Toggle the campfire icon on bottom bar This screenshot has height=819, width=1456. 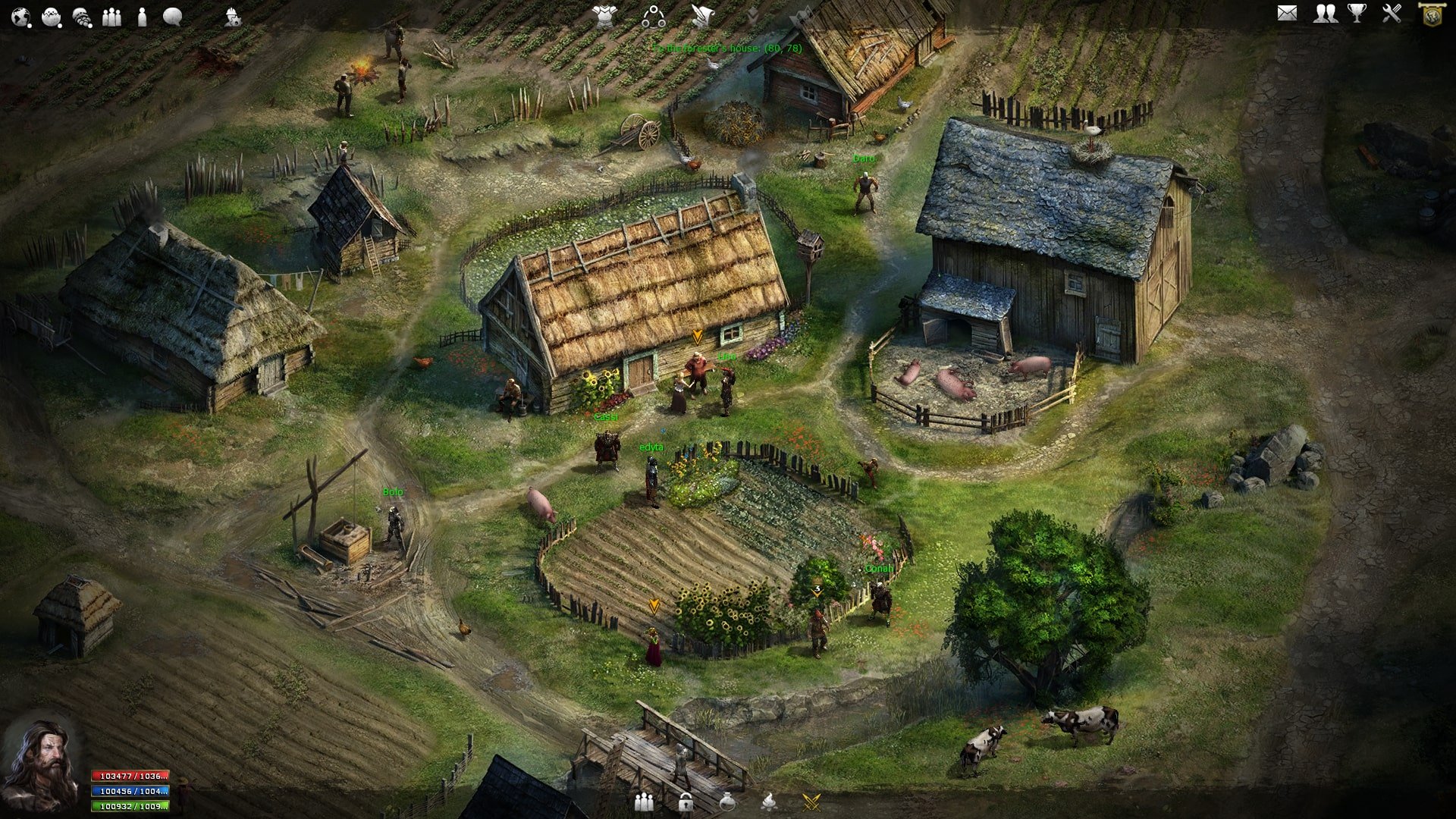coord(768,802)
